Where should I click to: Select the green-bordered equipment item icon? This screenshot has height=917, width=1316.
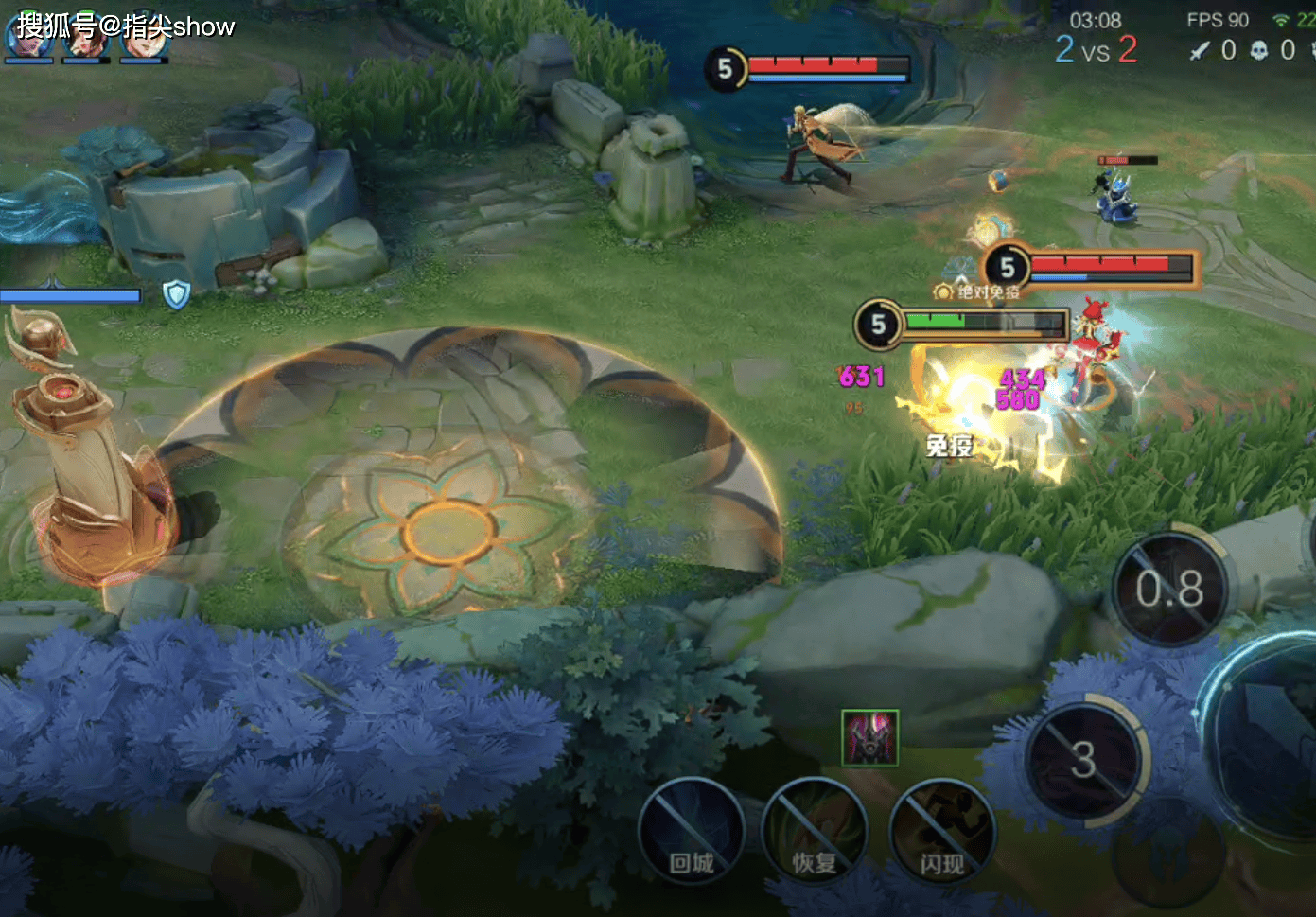point(869,737)
